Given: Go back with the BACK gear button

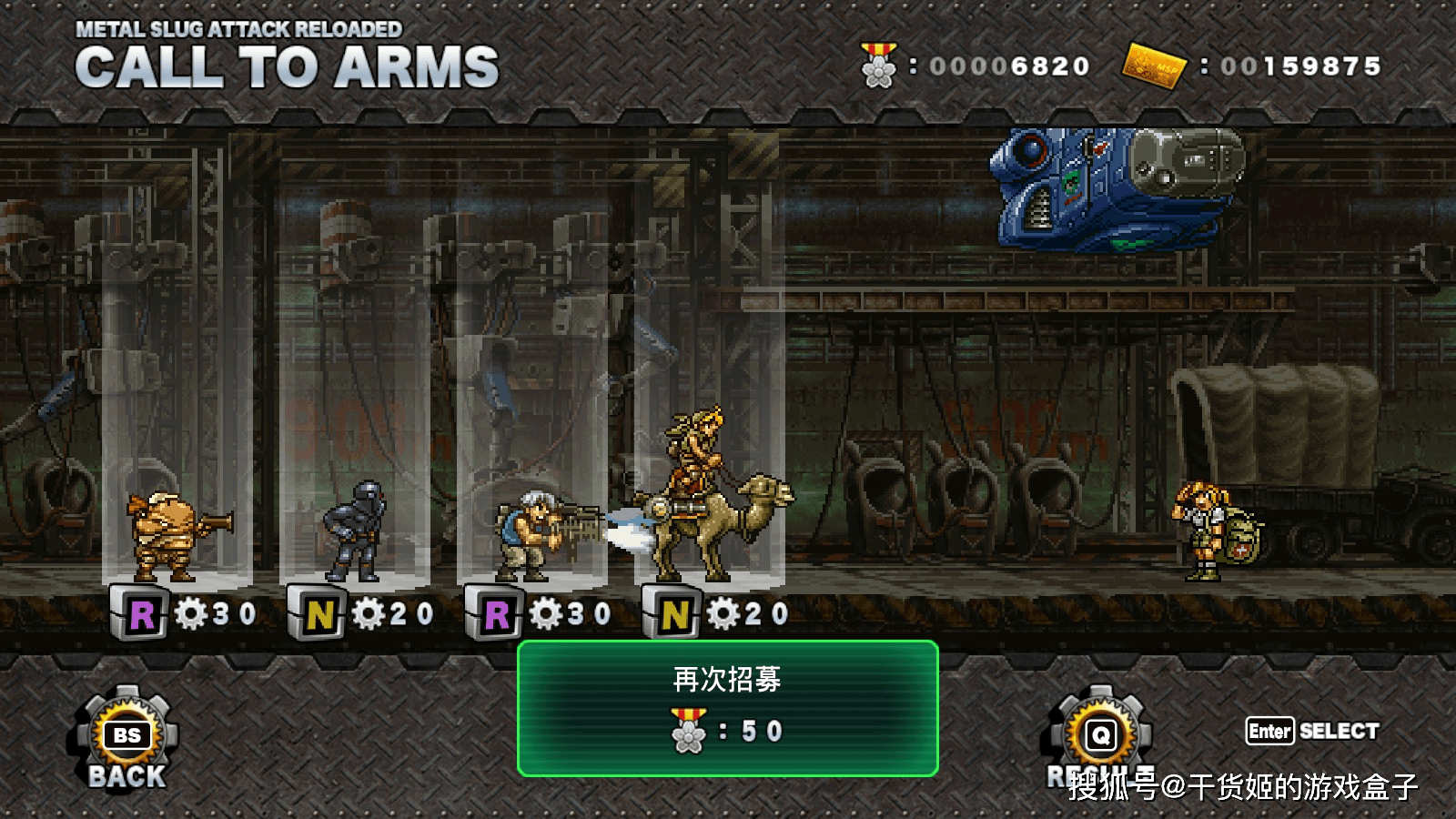Looking at the screenshot, I should 127,739.
